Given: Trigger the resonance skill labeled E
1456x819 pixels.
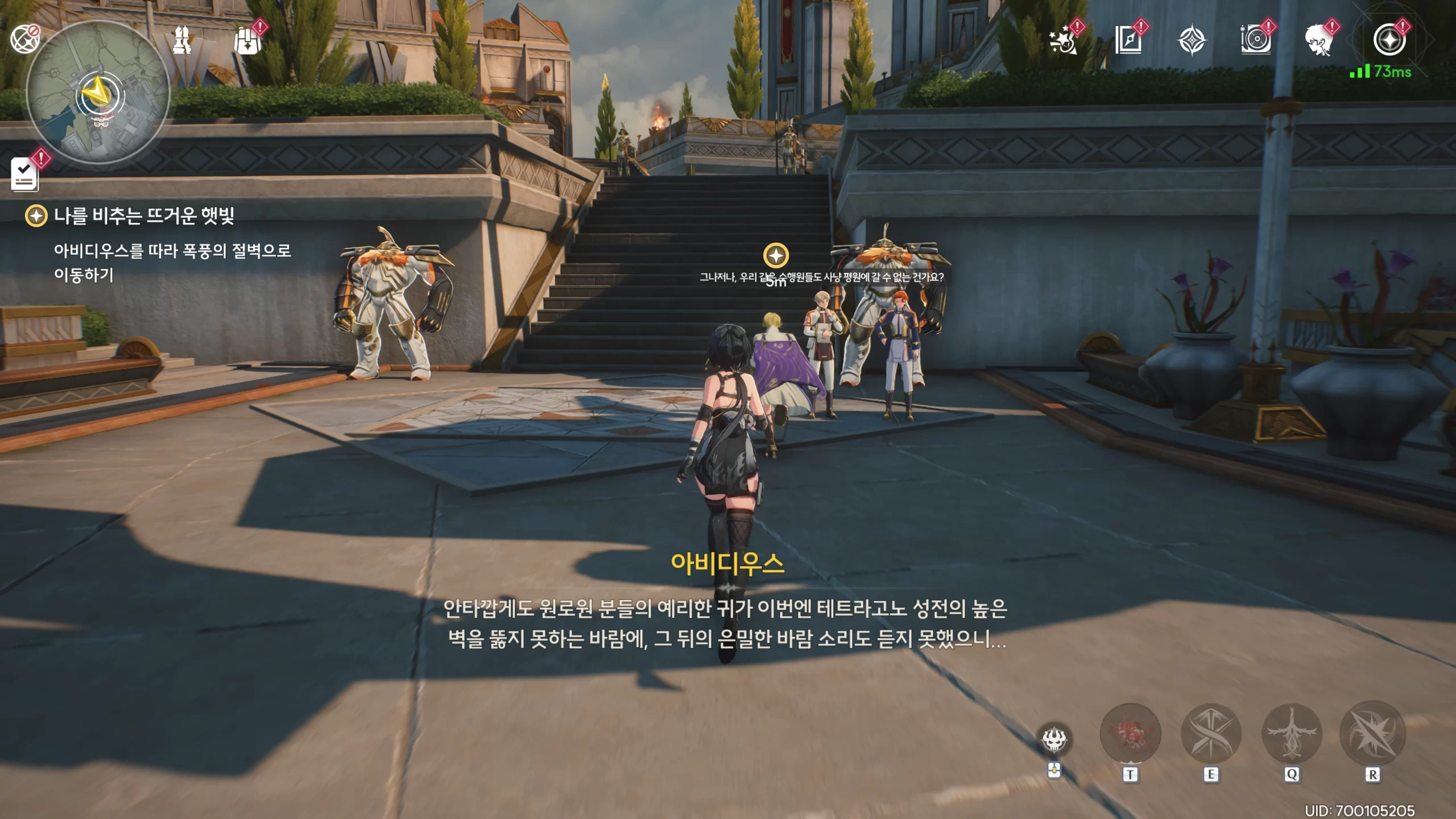Looking at the screenshot, I should (1211, 734).
